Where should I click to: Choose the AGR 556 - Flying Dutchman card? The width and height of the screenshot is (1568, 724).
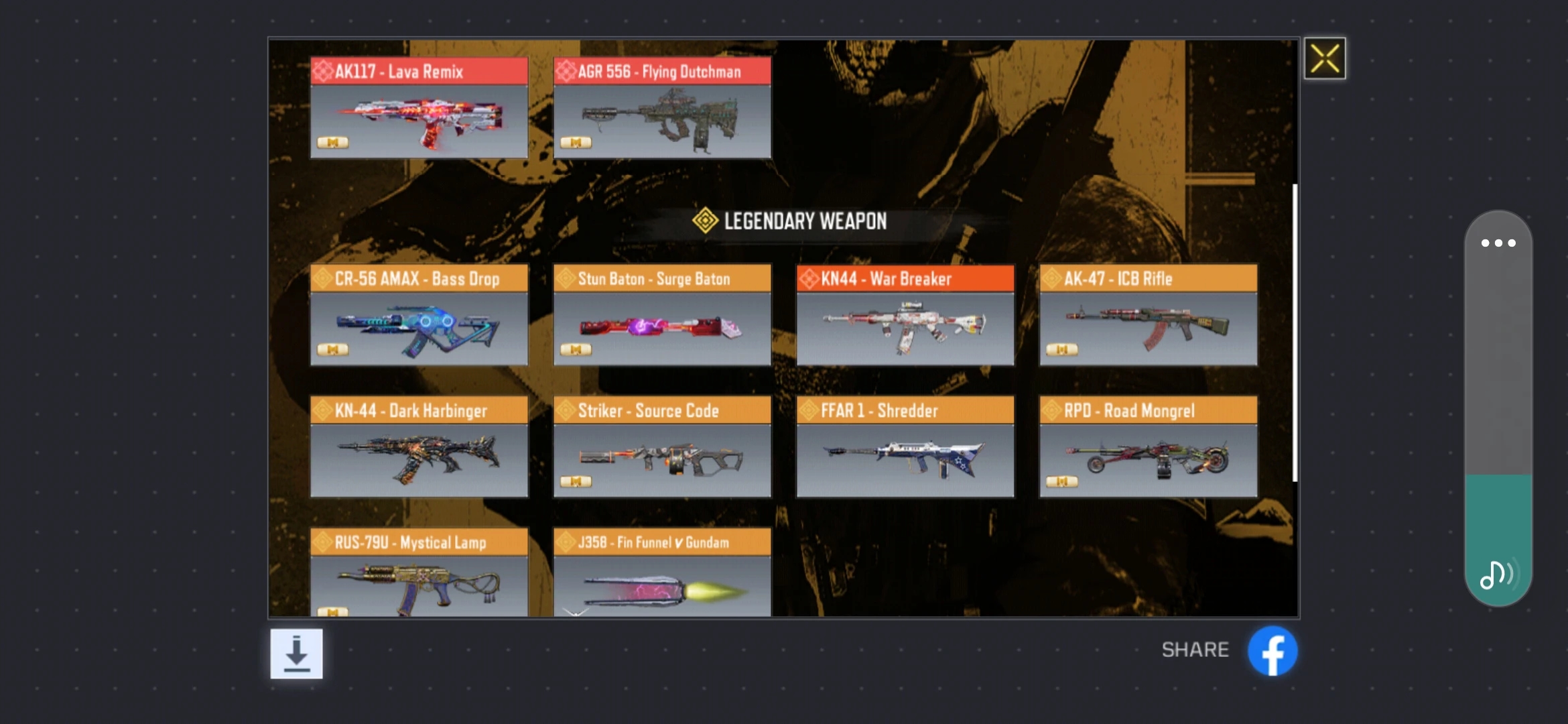pos(662,108)
